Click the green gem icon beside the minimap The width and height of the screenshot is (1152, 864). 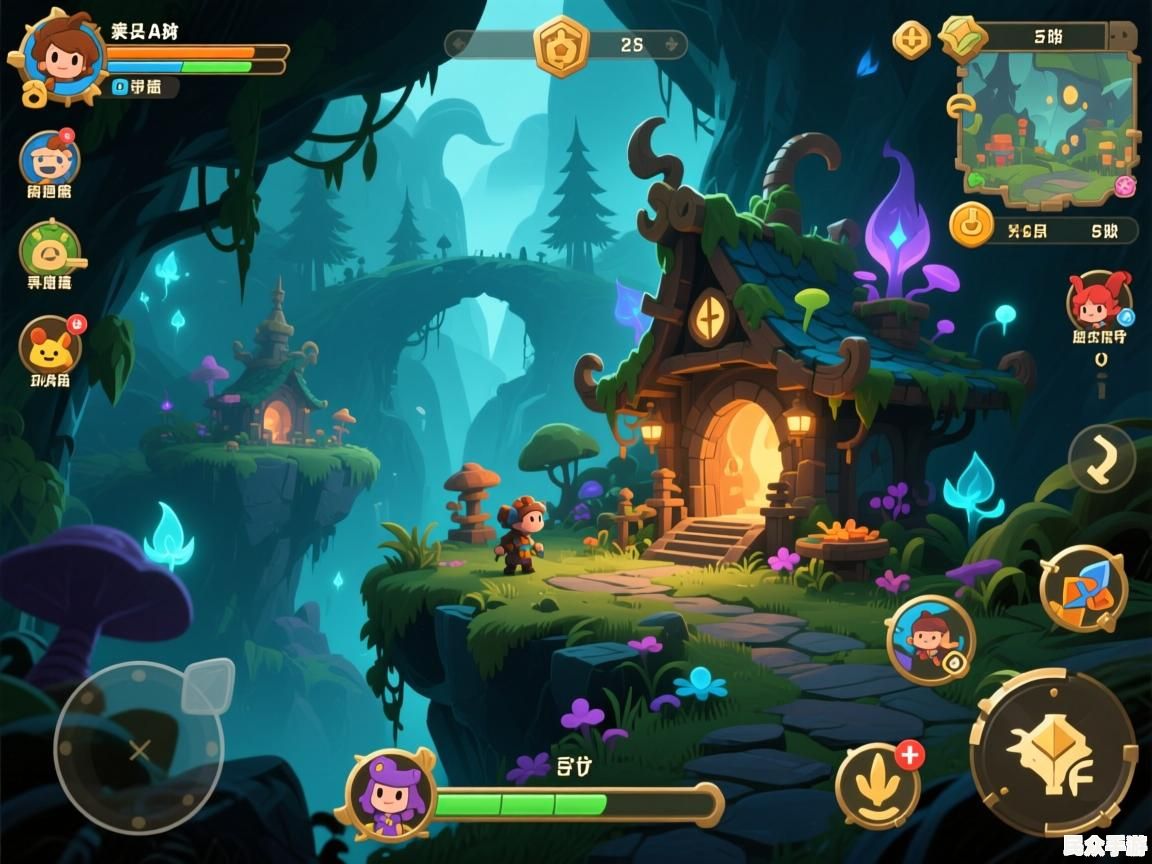point(963,38)
